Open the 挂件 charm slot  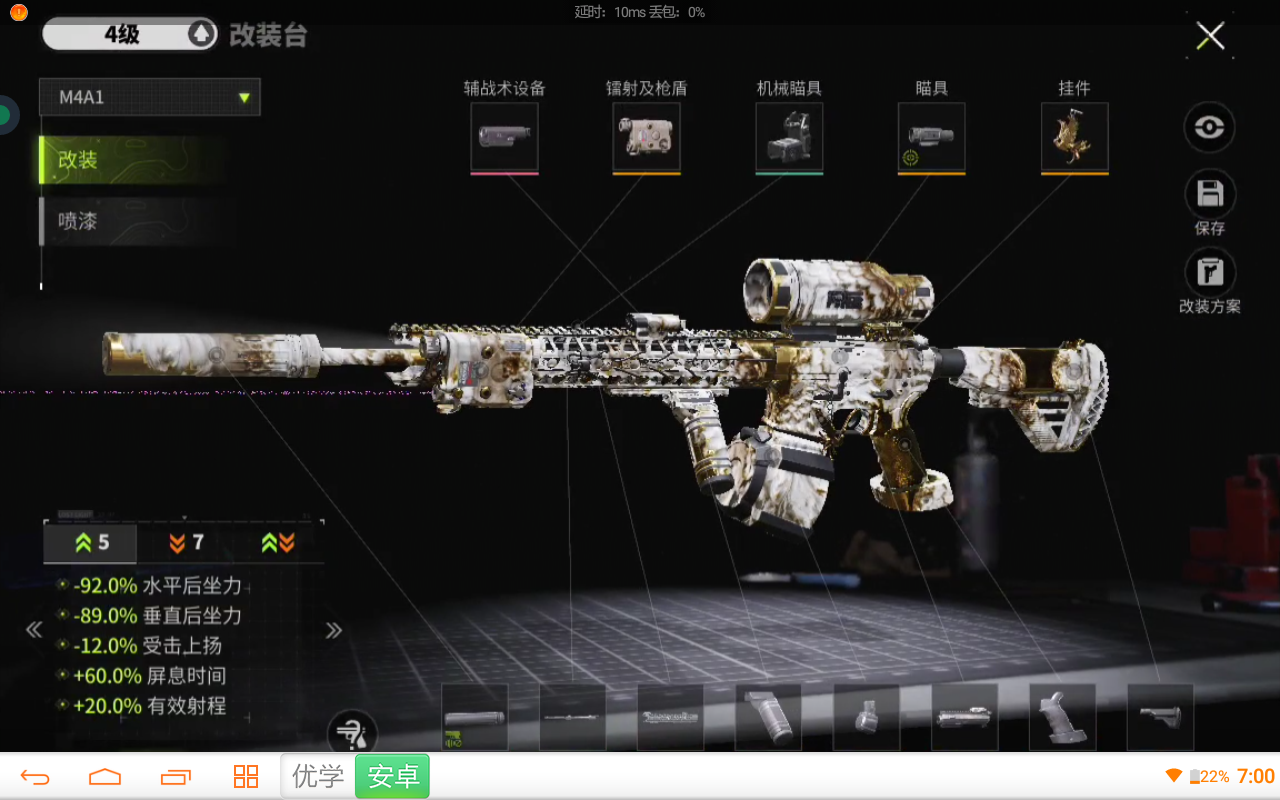1075,137
